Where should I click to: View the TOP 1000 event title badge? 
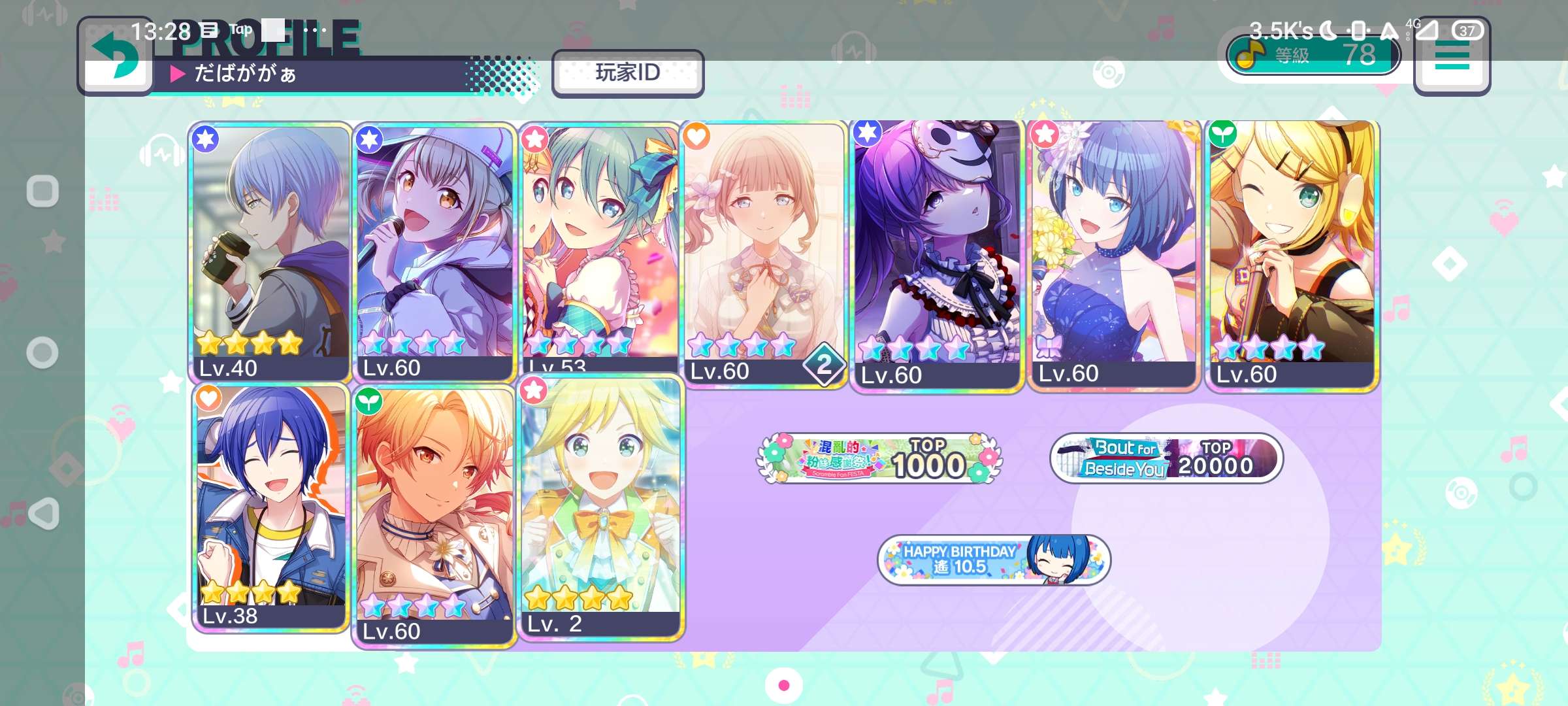879,459
